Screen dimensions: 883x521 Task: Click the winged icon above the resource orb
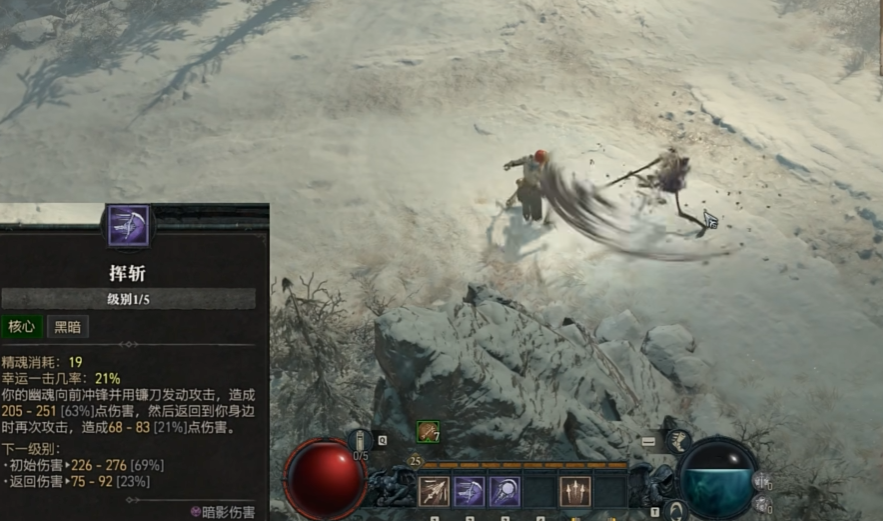click(x=678, y=441)
